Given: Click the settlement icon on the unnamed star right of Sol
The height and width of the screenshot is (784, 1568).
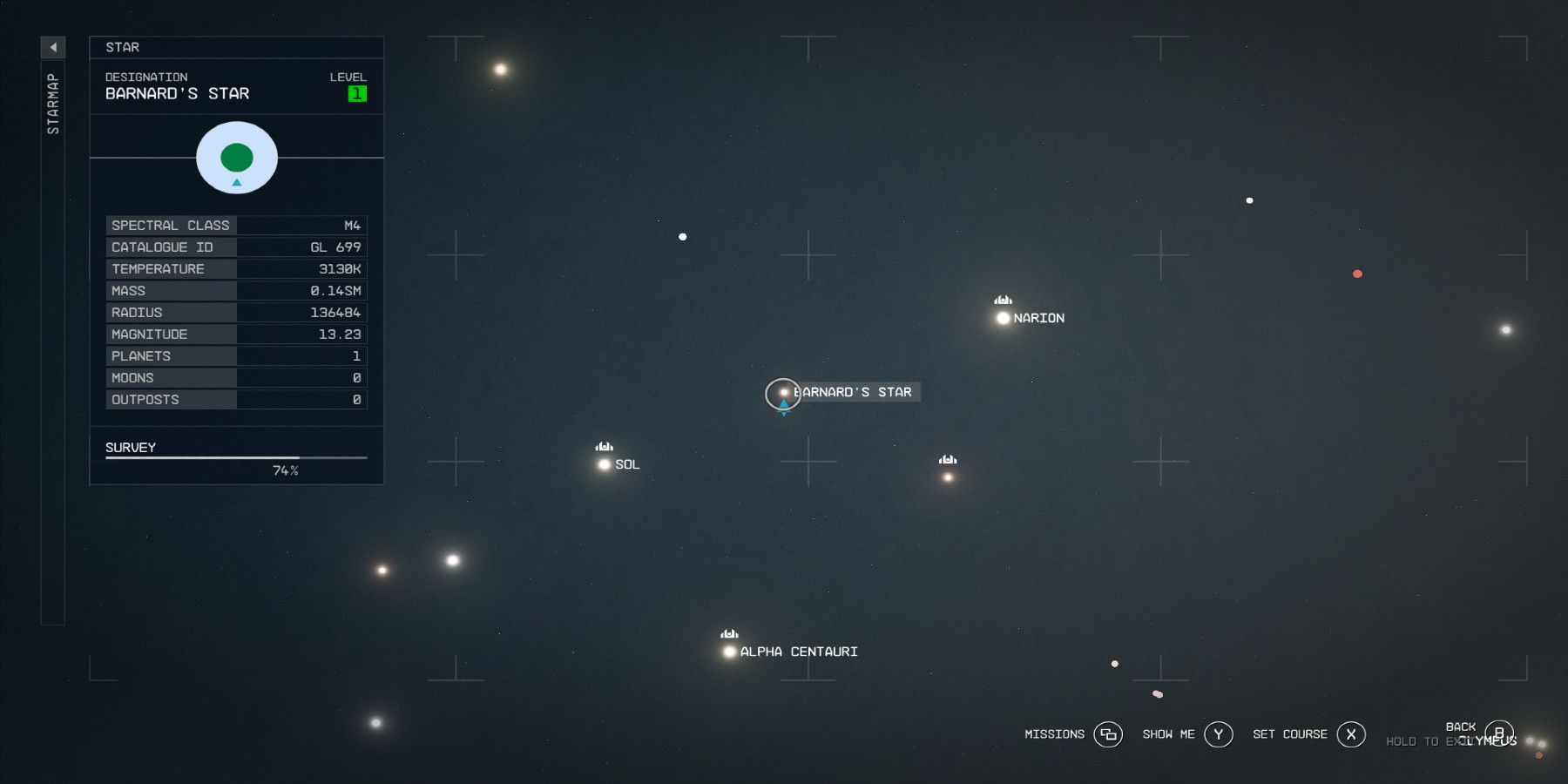Looking at the screenshot, I should (946, 460).
